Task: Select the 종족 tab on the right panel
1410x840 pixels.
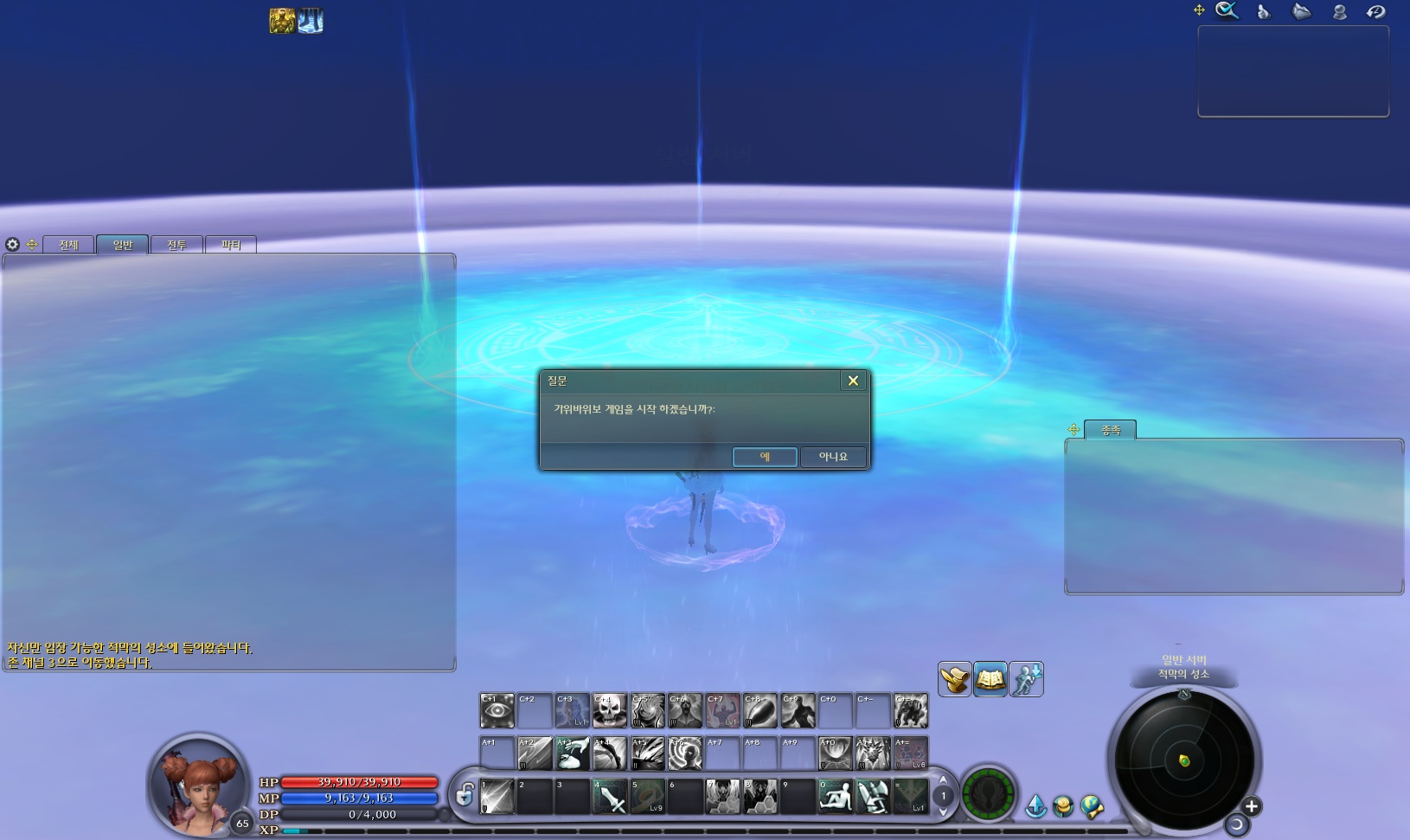Action: [1110, 430]
